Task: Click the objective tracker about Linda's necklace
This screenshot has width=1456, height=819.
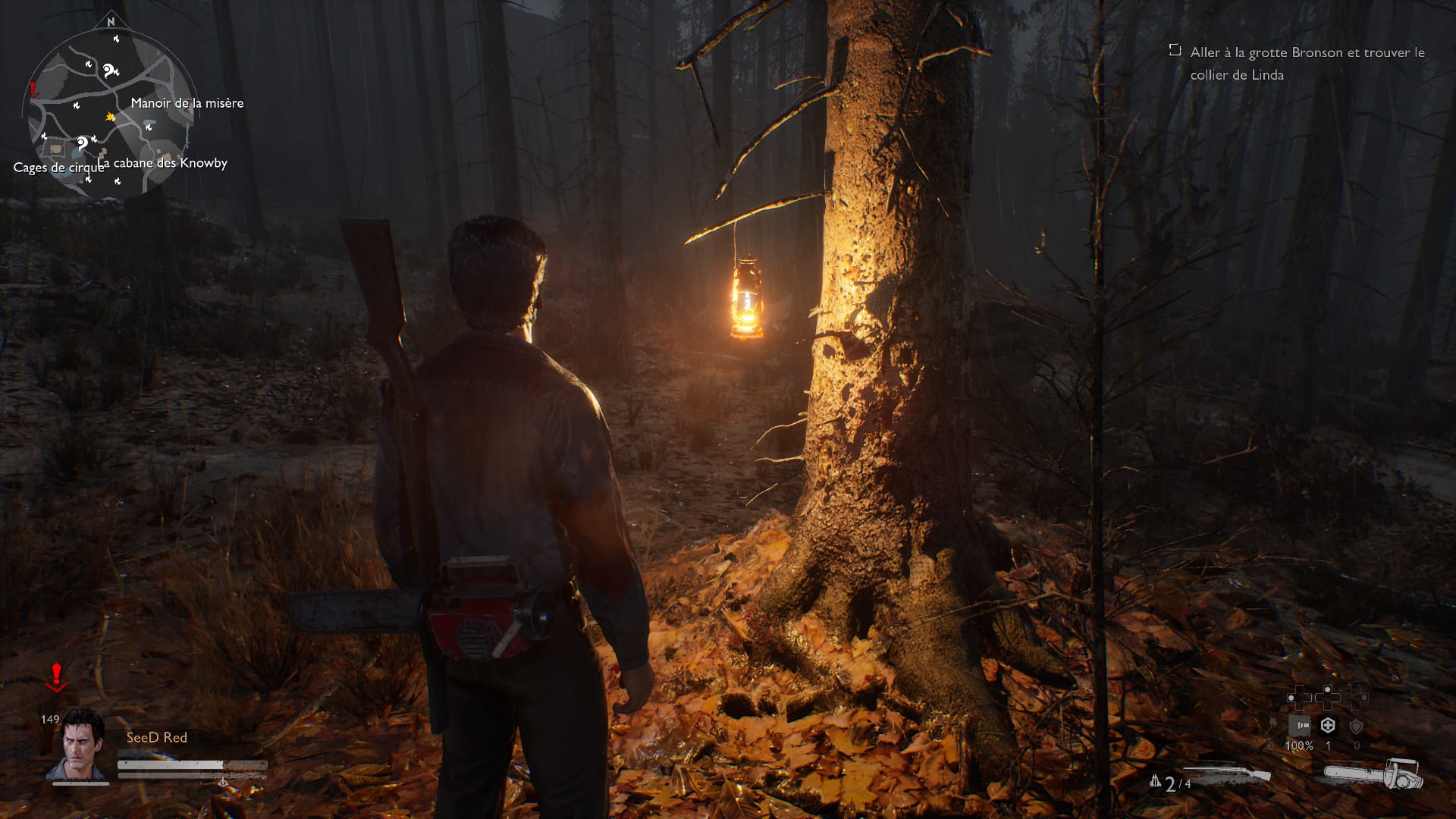Action: click(1307, 64)
